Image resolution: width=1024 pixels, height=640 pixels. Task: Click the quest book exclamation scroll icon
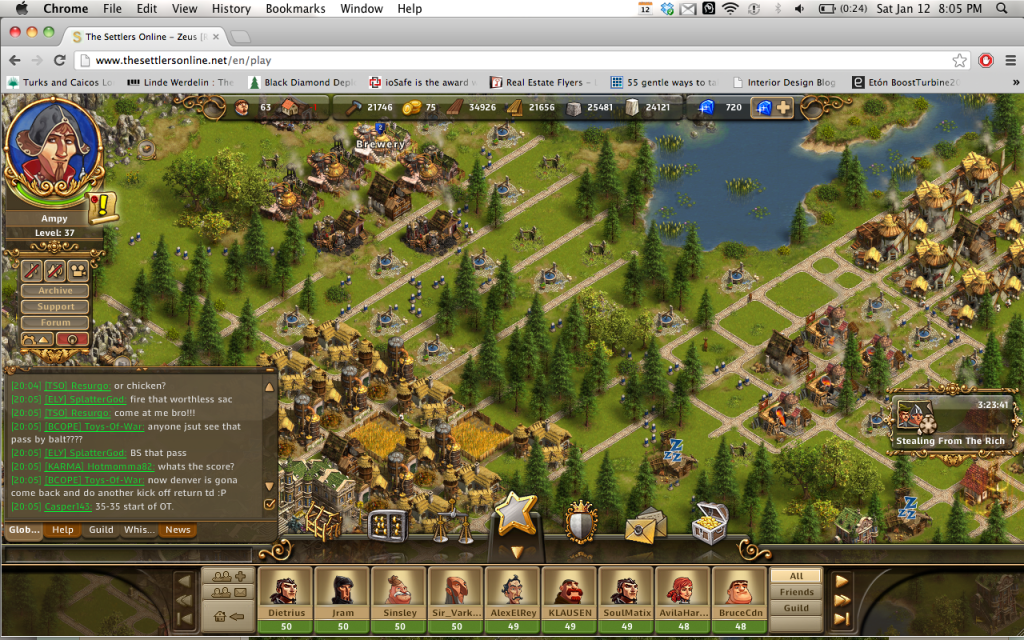tap(102, 207)
